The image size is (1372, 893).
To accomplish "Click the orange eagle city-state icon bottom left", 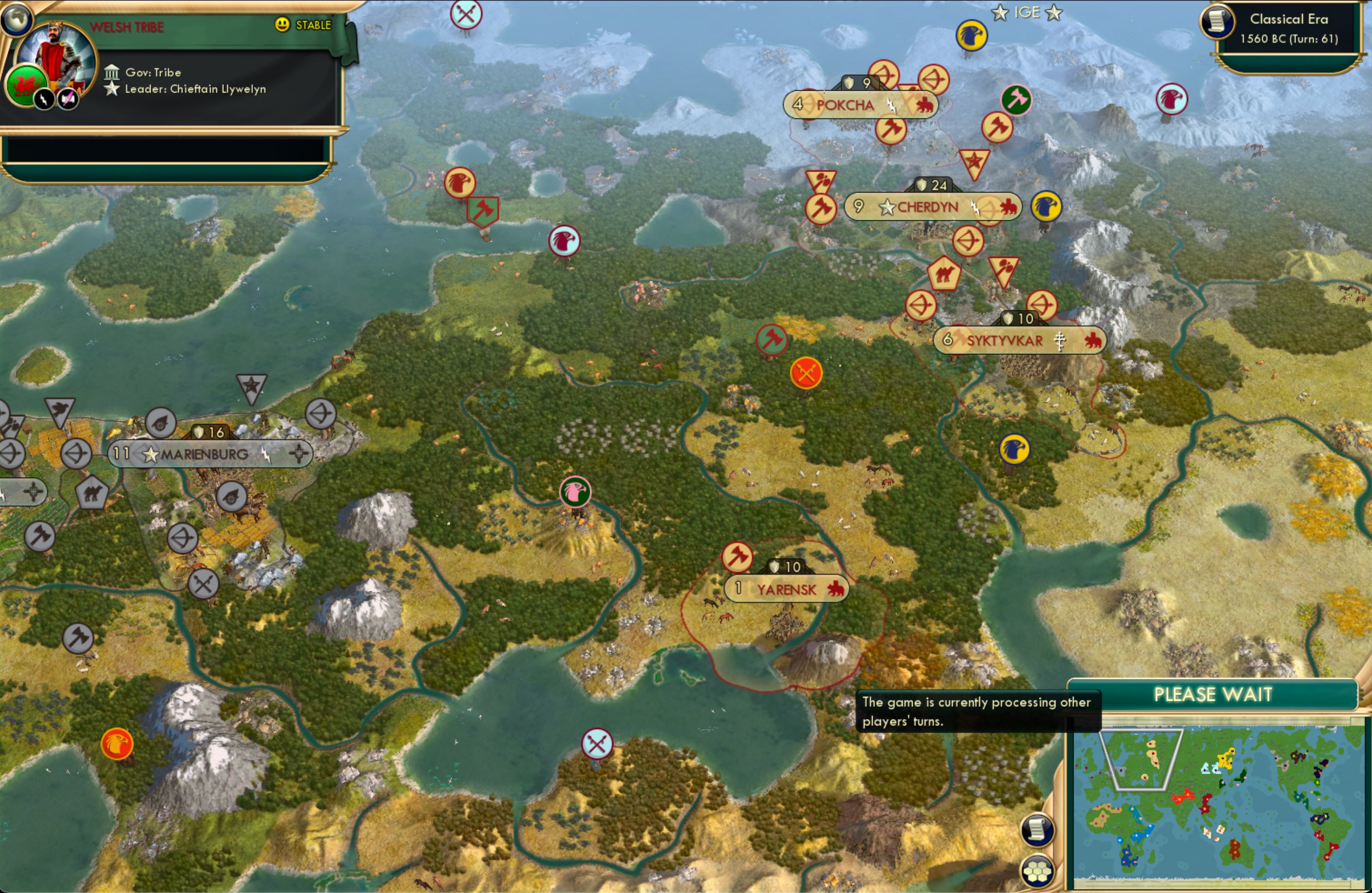I will pyautogui.click(x=118, y=743).
